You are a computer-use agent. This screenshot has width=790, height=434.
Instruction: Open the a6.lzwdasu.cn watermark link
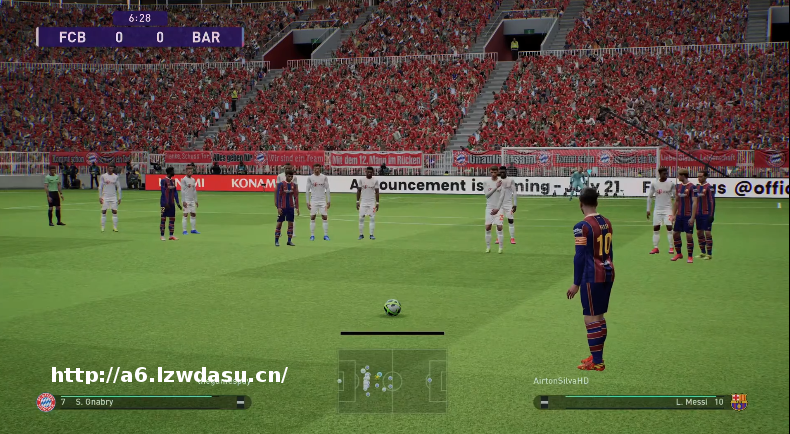(169, 375)
